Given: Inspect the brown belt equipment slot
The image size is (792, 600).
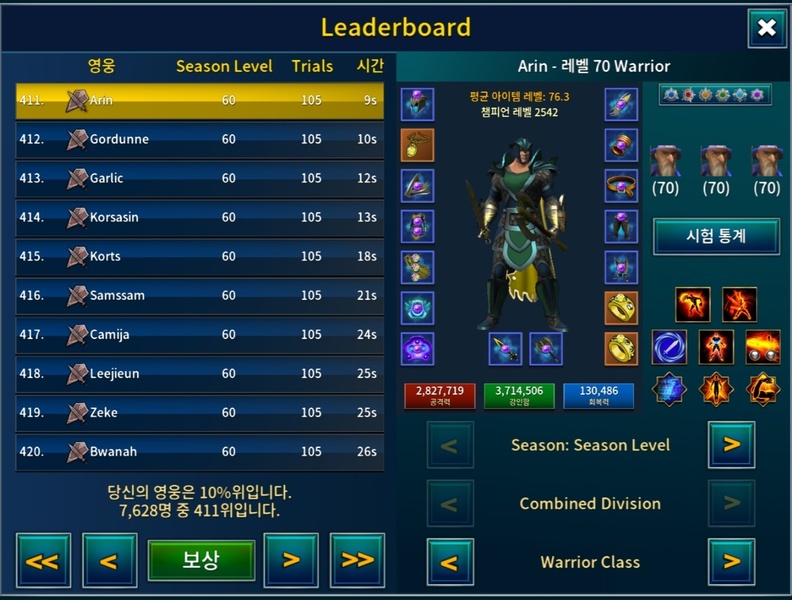Looking at the screenshot, I should click(x=620, y=186).
